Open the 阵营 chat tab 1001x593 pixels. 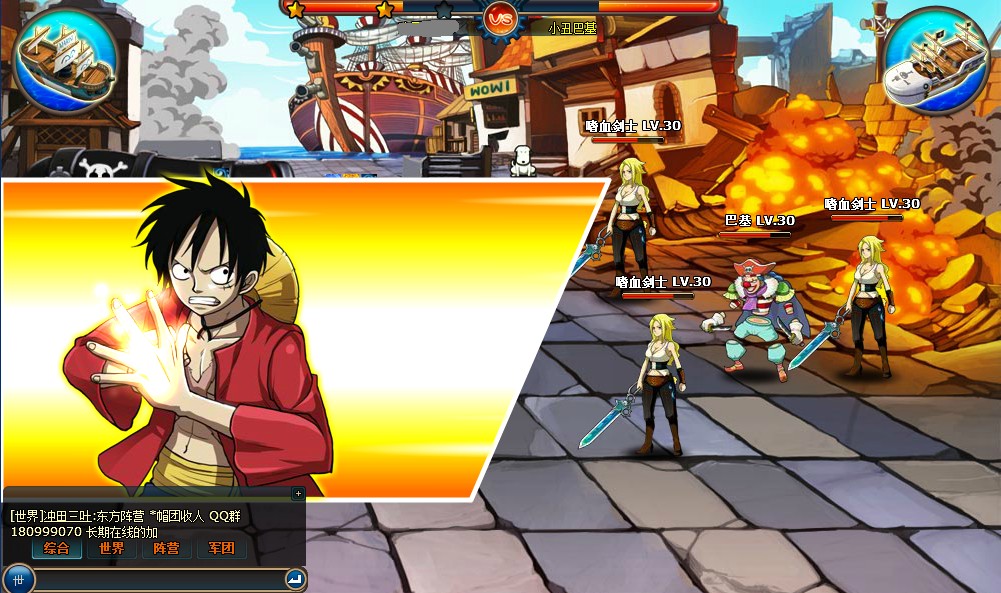tap(167, 548)
